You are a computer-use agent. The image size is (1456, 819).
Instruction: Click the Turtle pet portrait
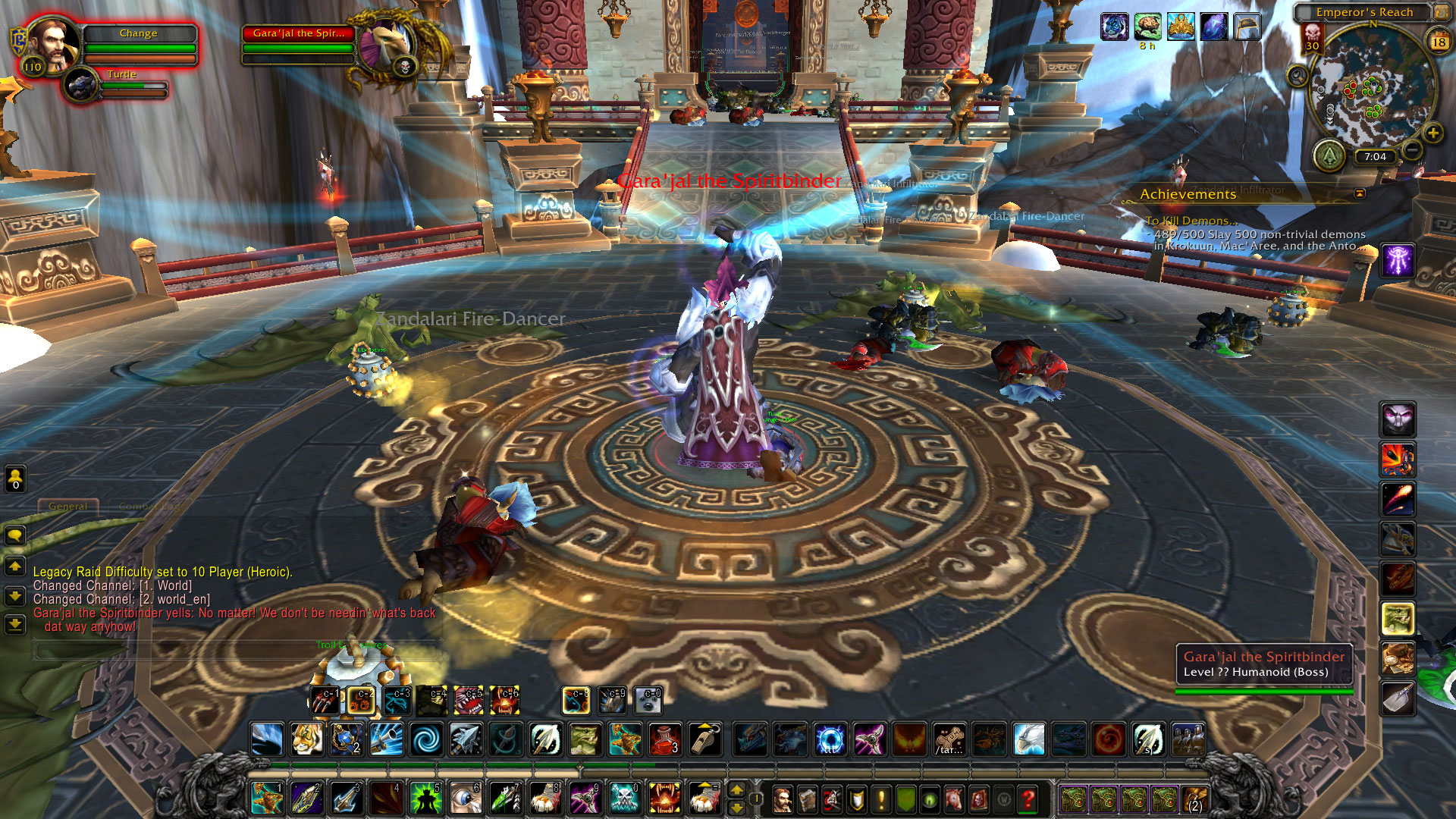[x=81, y=85]
